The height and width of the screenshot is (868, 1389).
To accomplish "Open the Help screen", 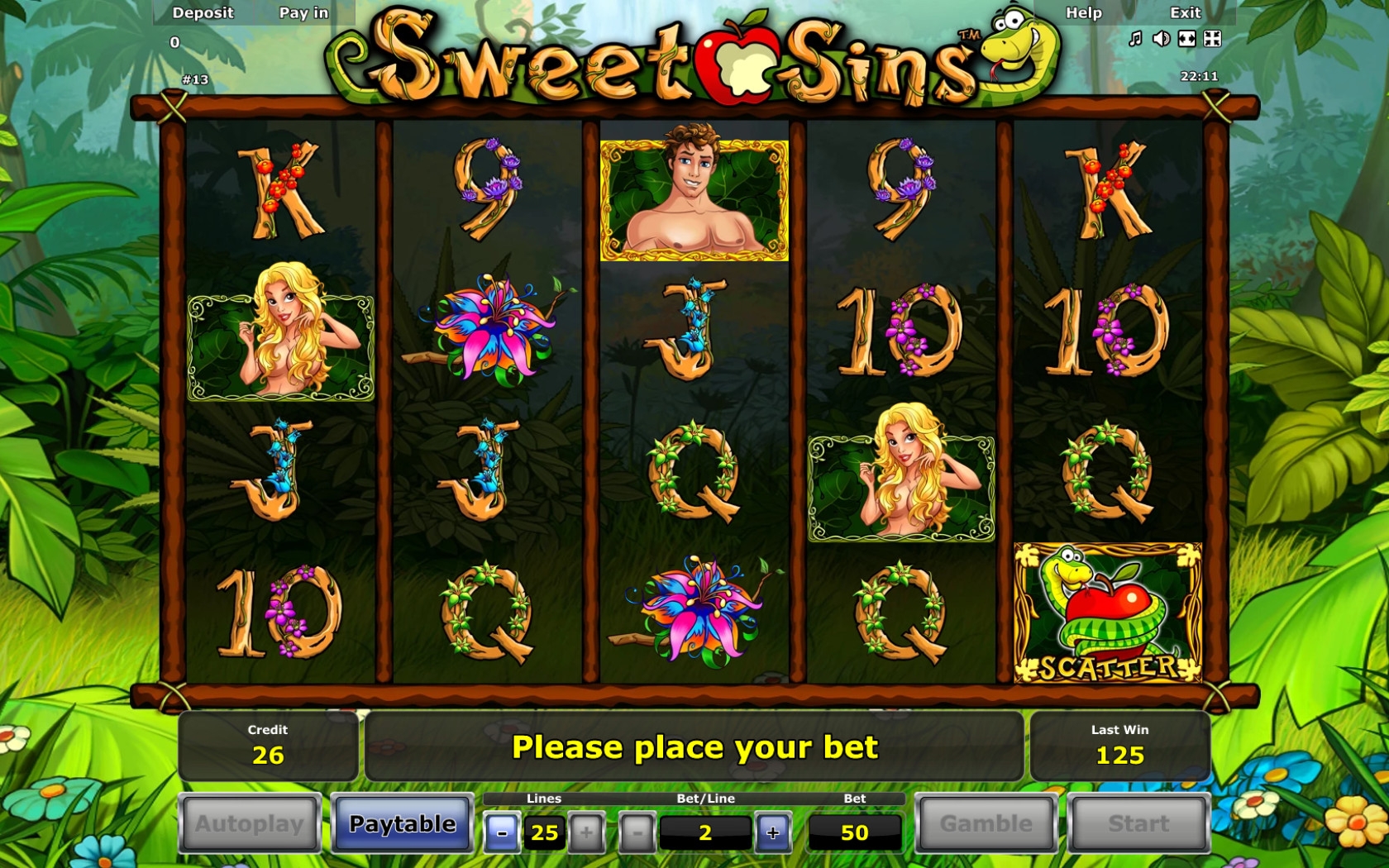I will pos(1083,12).
